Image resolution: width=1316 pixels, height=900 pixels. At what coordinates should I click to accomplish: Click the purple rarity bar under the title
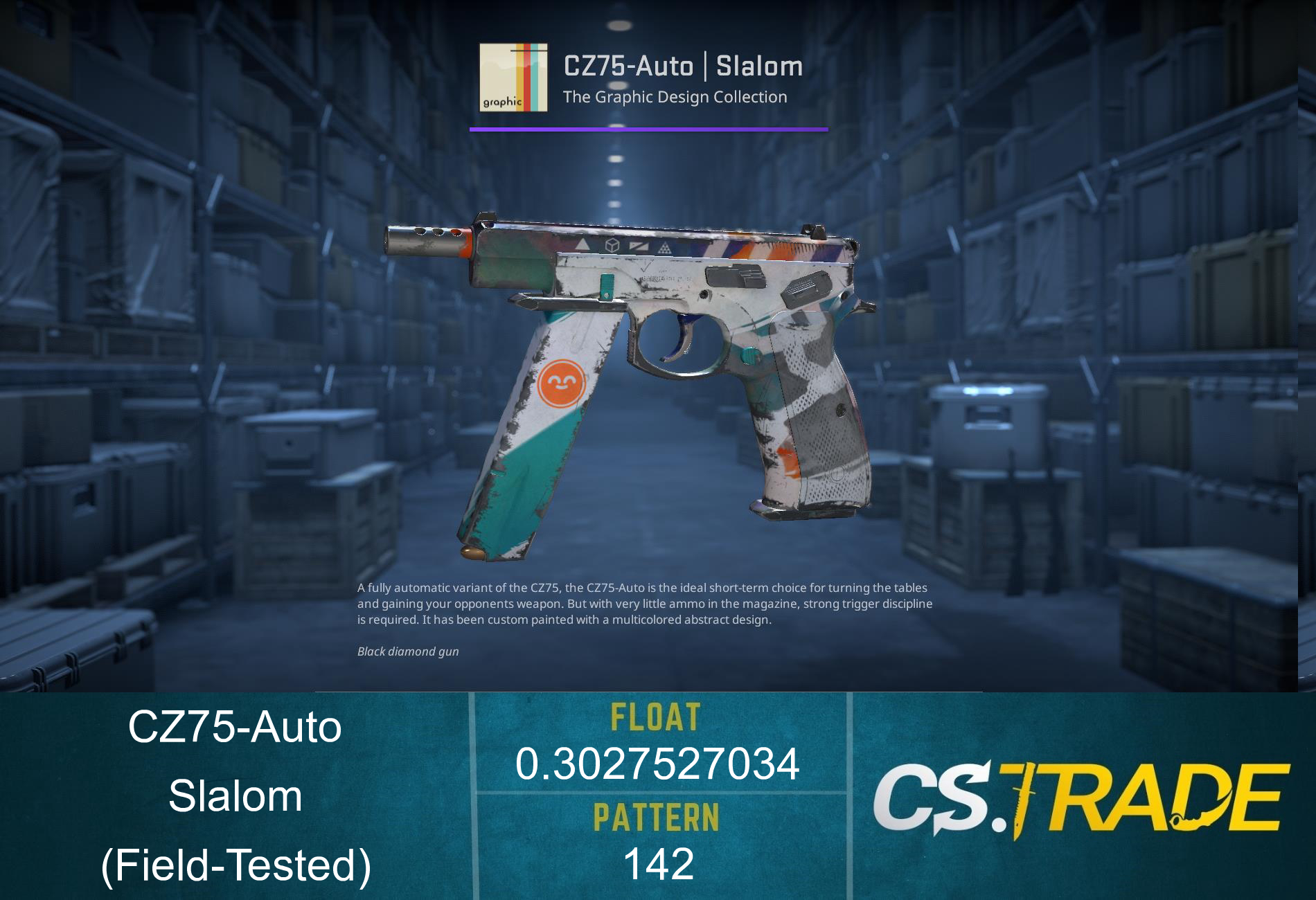coord(649,127)
